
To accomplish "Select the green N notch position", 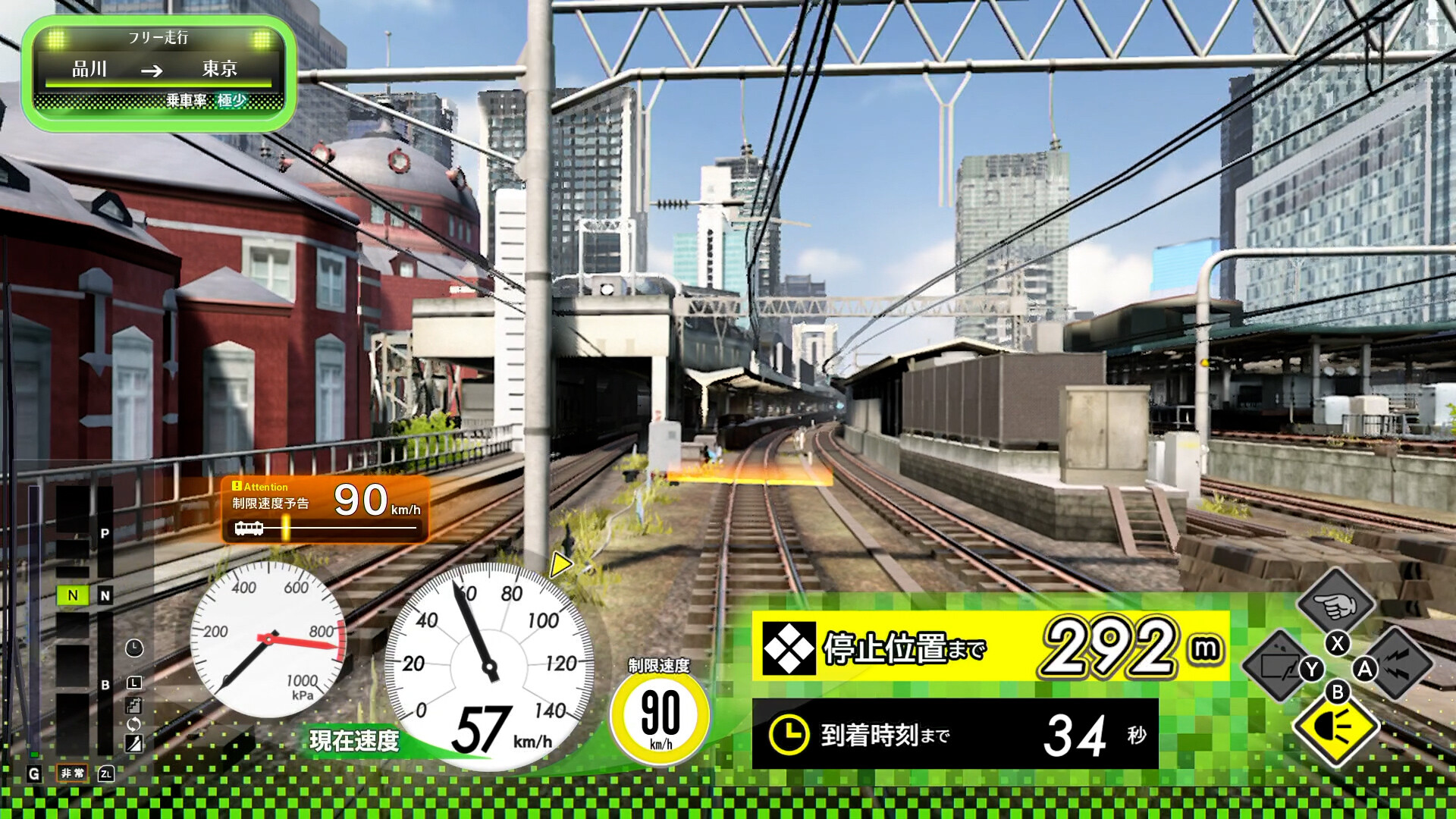I will click(x=73, y=595).
